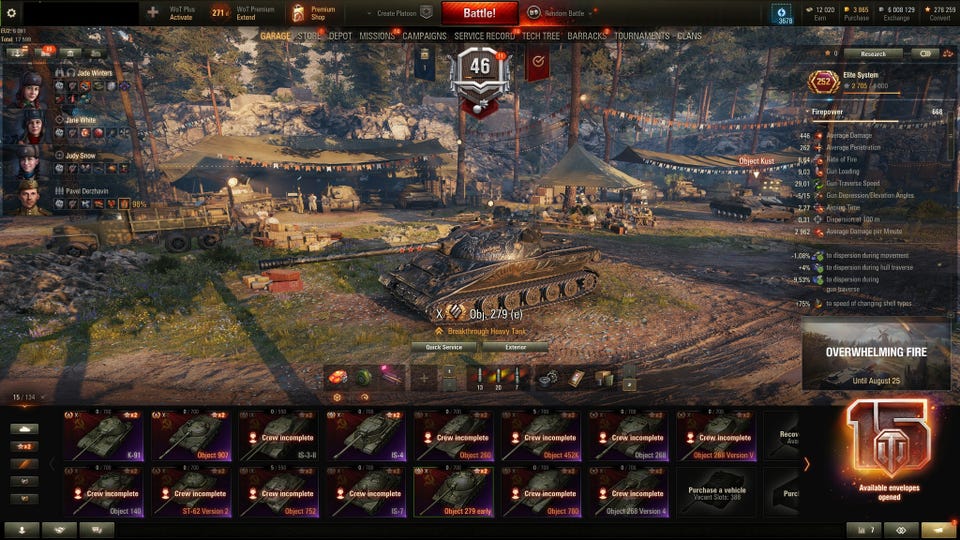Open the settings gear menu
Screen dimensions: 960x540
(12, 13)
